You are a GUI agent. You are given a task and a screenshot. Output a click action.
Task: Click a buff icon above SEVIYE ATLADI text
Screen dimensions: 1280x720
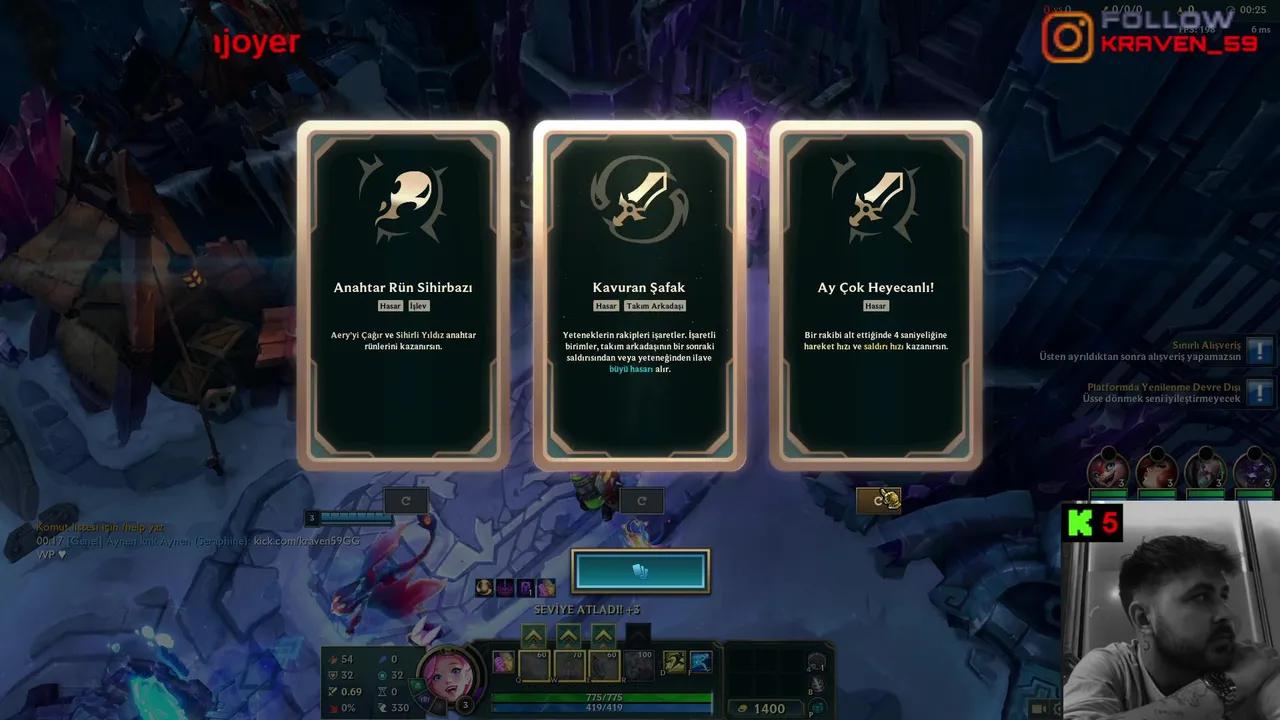click(x=505, y=588)
